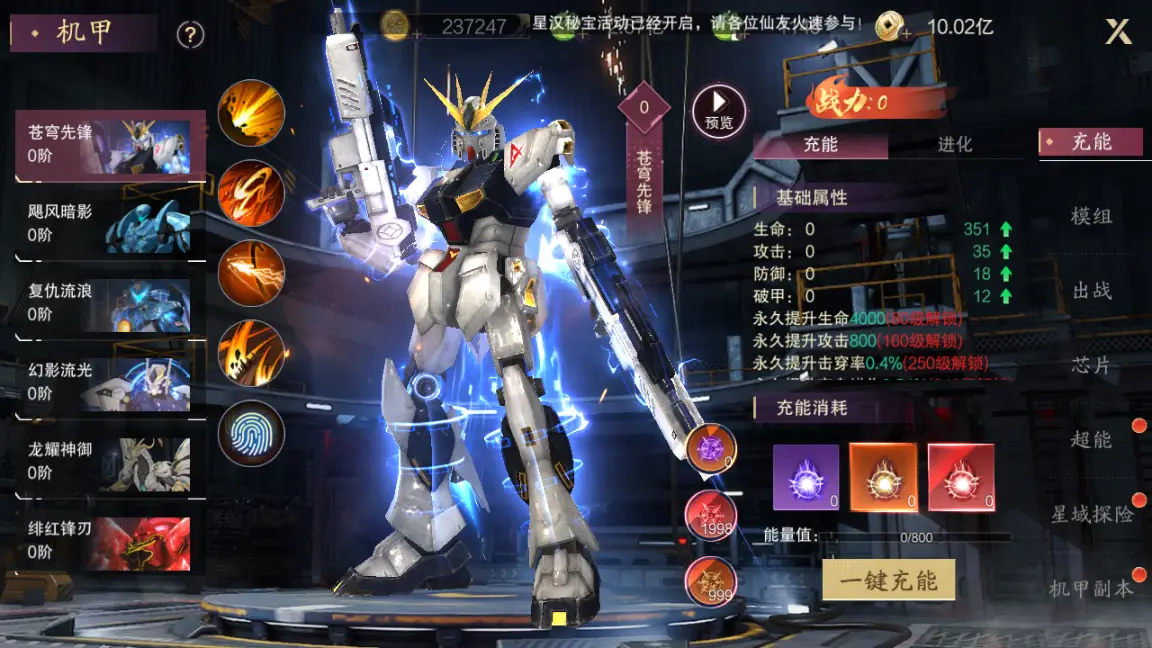Choose the 绯红锋刃 mecha entry
Viewport: 1152px width, 648px height.
pos(110,540)
